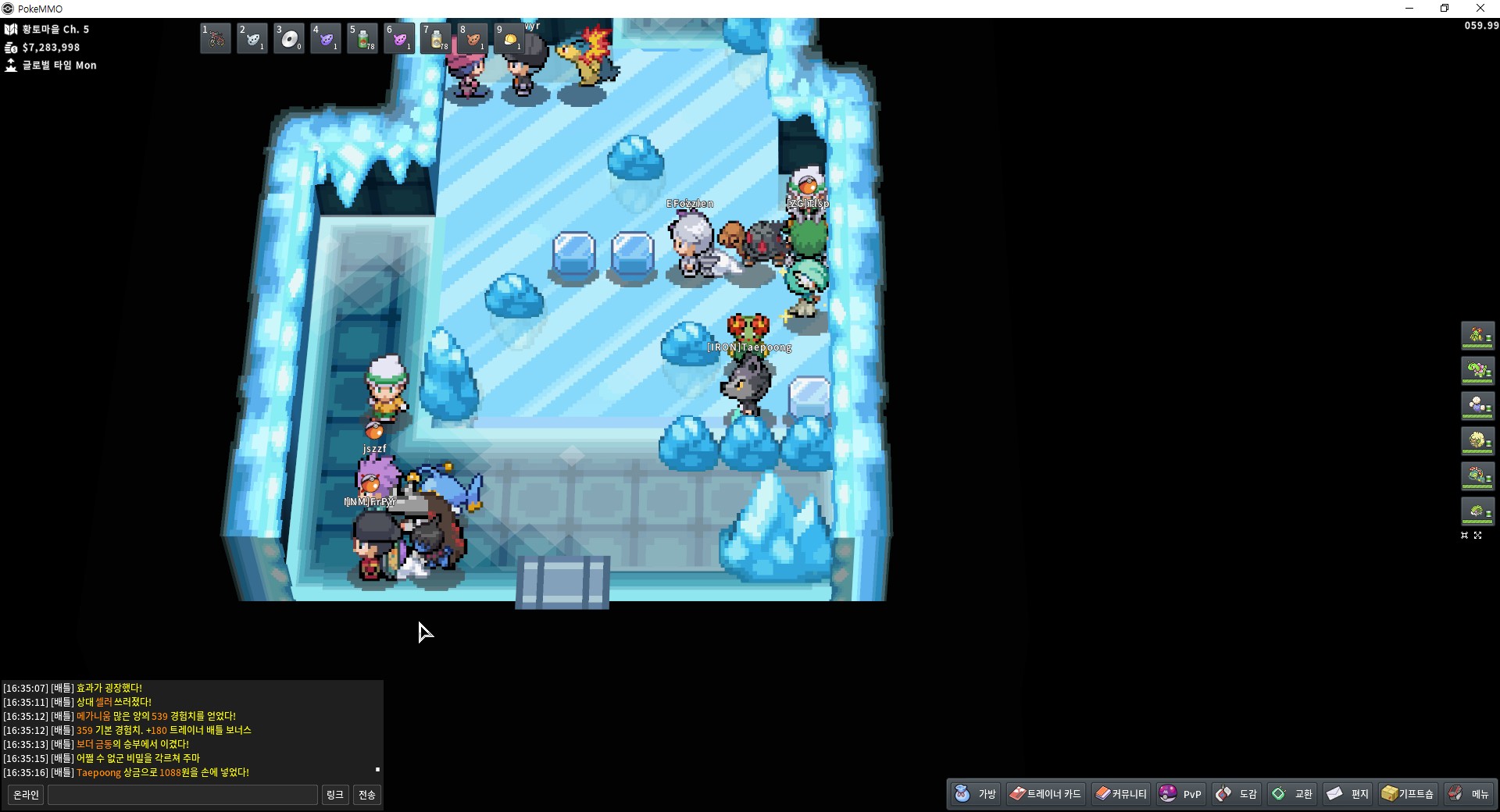Viewport: 1500px width, 812px height.
Task: Use the yellow spray bottle in slot 7
Action: pos(436,38)
